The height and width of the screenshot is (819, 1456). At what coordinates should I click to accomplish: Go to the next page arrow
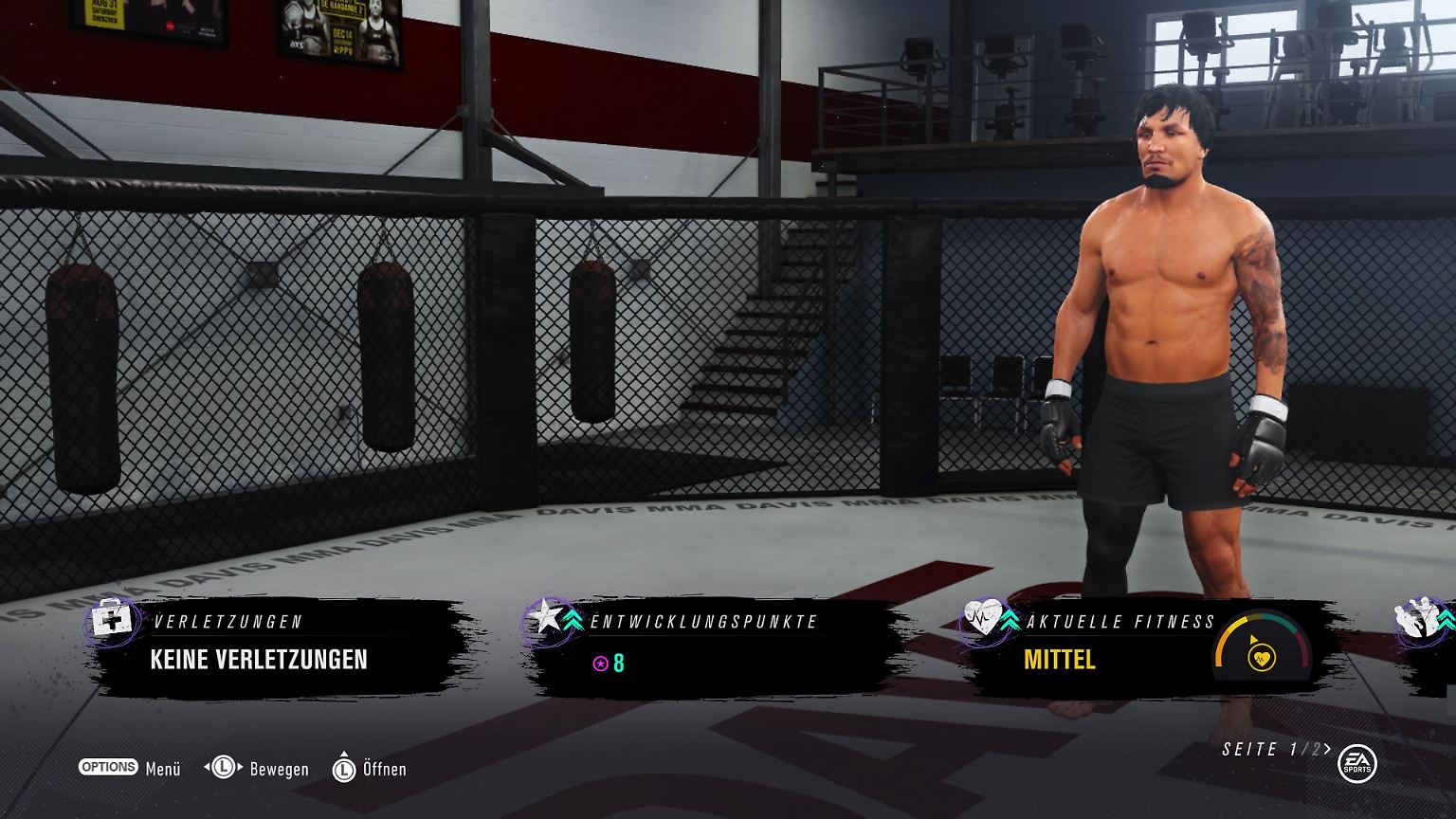click(x=1328, y=749)
